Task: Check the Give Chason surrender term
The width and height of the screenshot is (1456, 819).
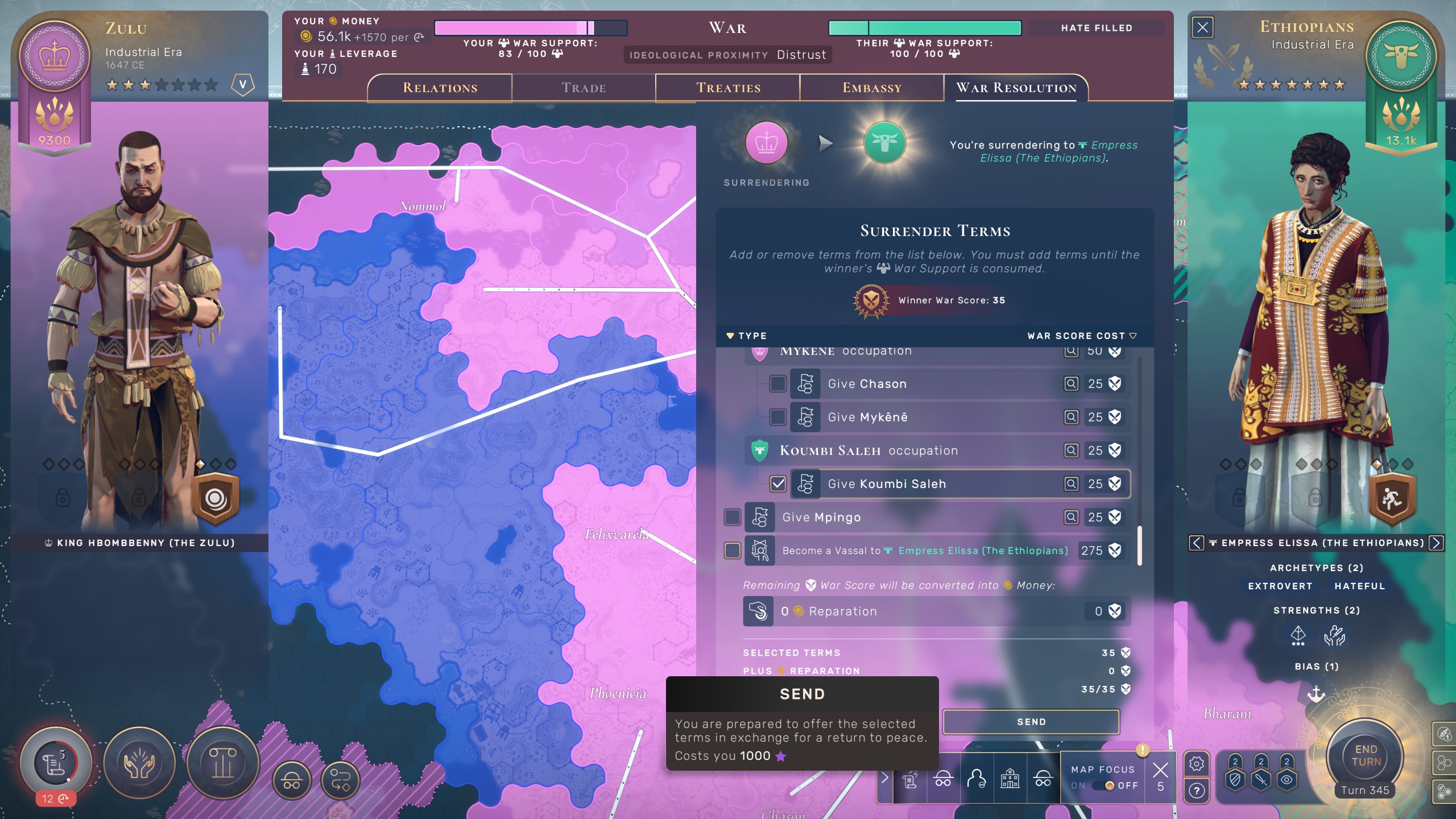Action: 778,383
